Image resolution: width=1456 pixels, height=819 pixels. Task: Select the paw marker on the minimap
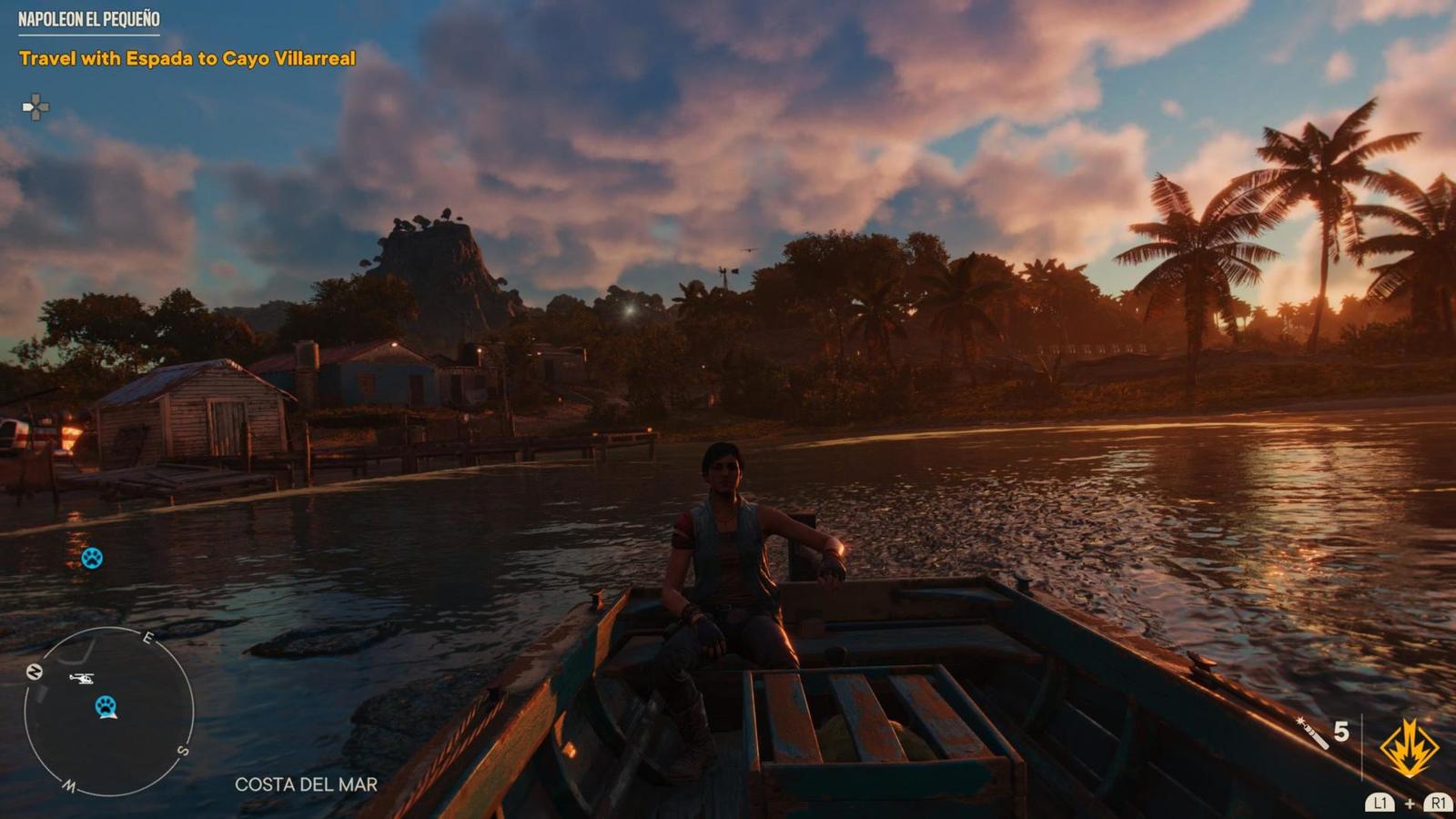pos(107,706)
